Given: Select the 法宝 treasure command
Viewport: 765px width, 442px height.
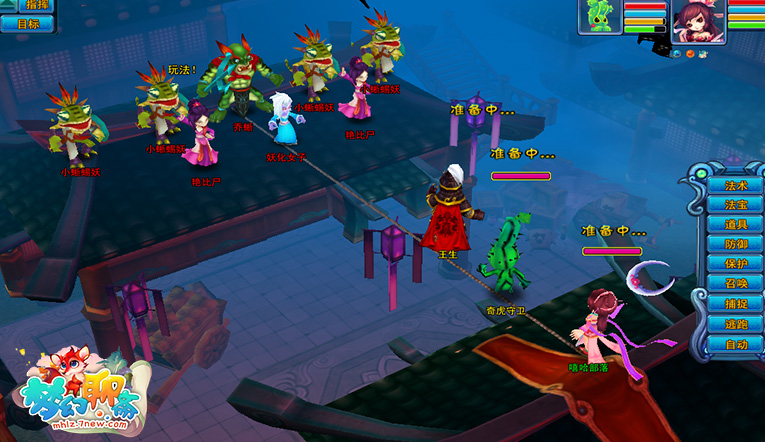Looking at the screenshot, I should [736, 204].
